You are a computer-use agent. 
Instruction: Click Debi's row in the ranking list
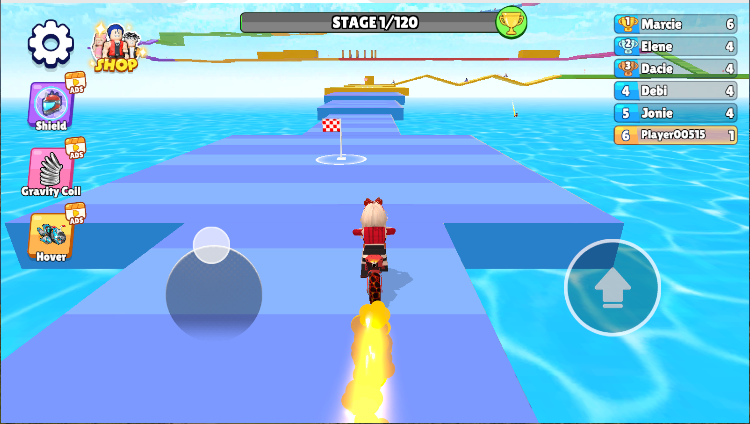[675, 90]
